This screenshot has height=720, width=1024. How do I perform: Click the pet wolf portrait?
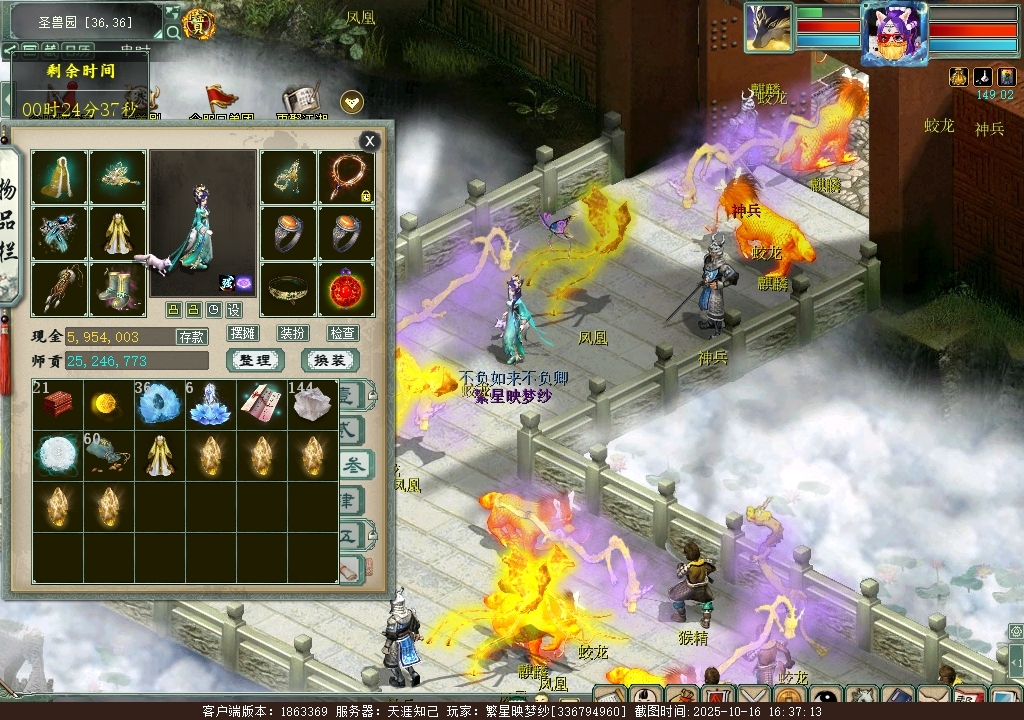[769, 28]
